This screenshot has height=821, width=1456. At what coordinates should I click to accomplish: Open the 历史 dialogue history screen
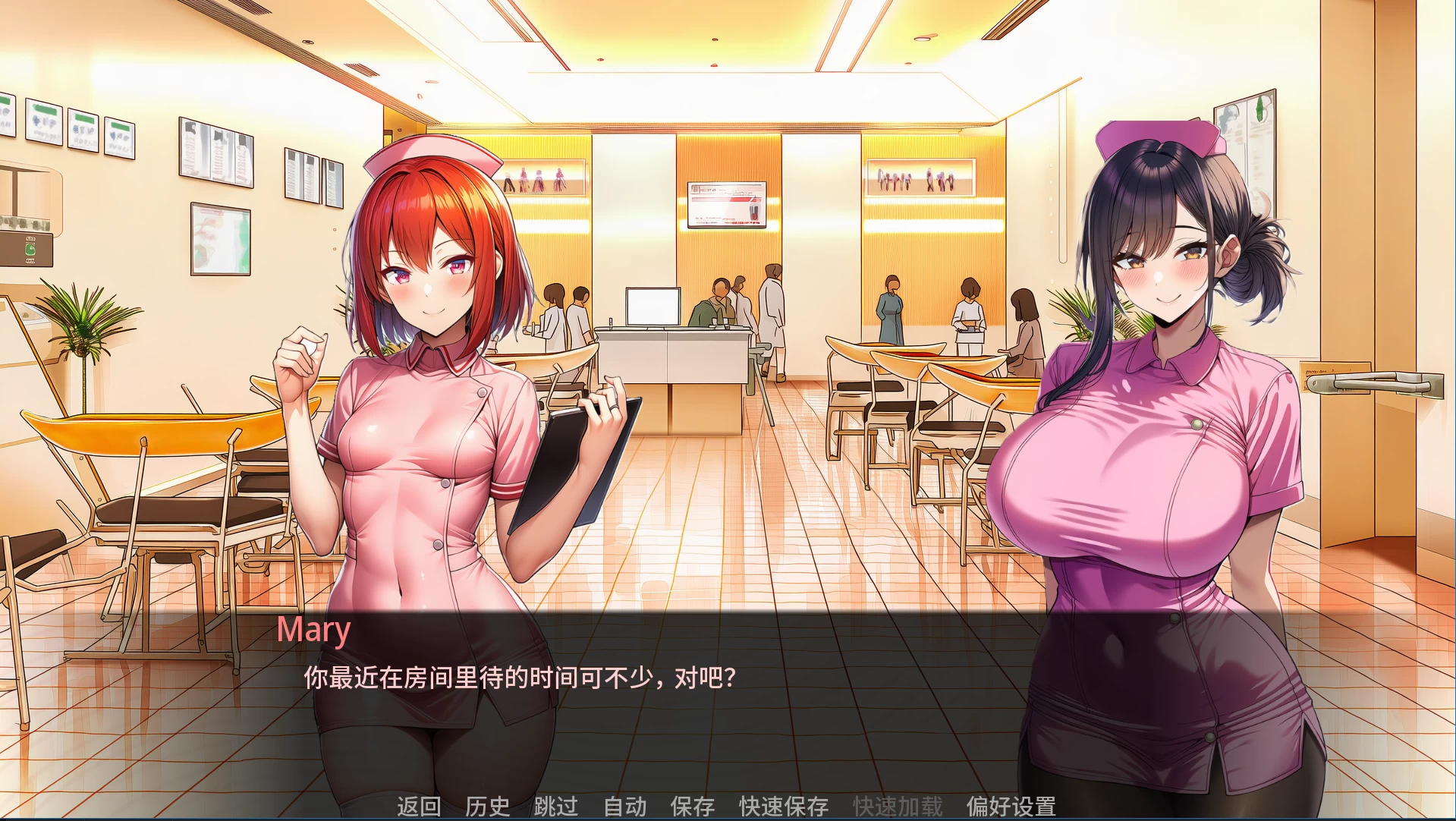pos(489,807)
